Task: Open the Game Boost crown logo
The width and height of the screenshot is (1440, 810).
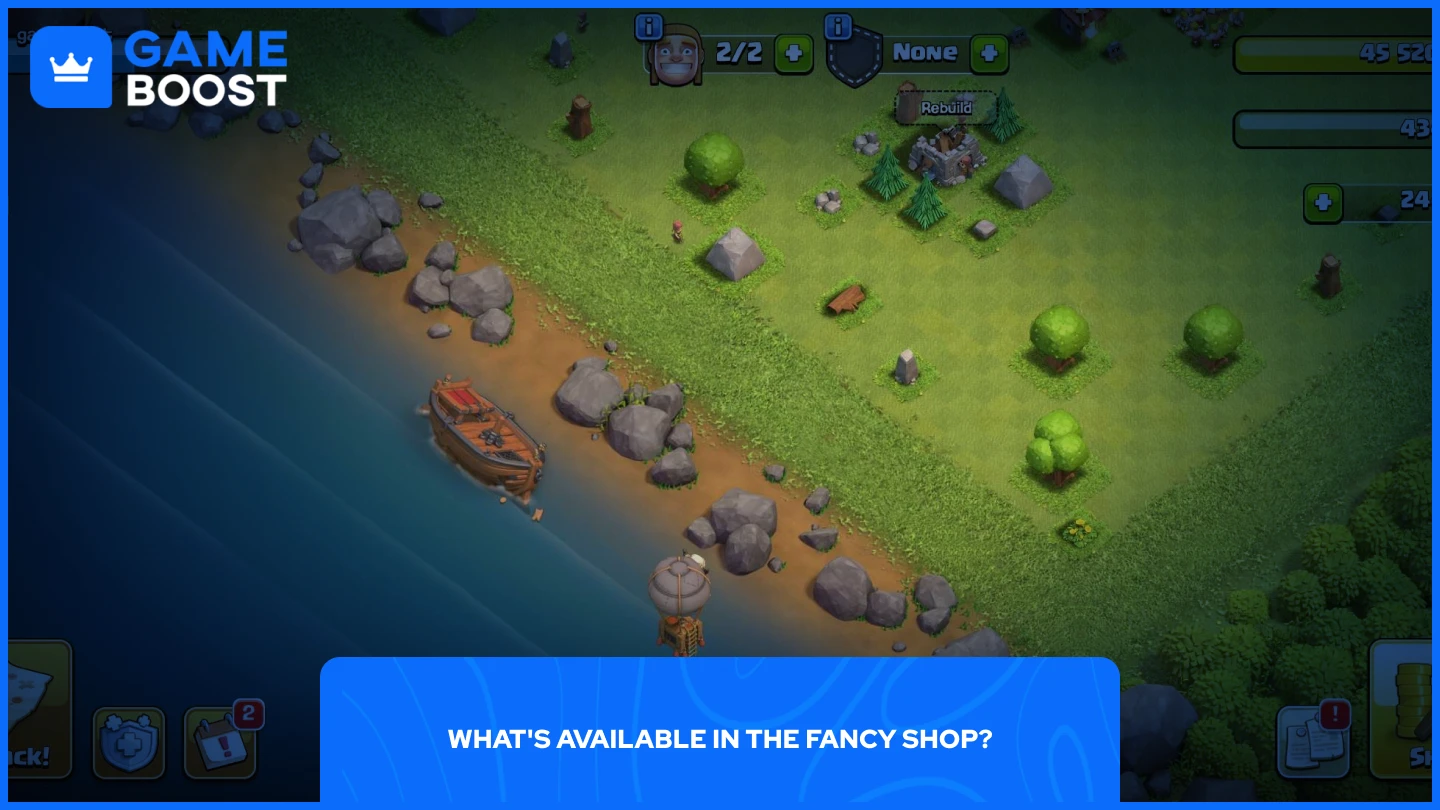Action: click(72, 67)
